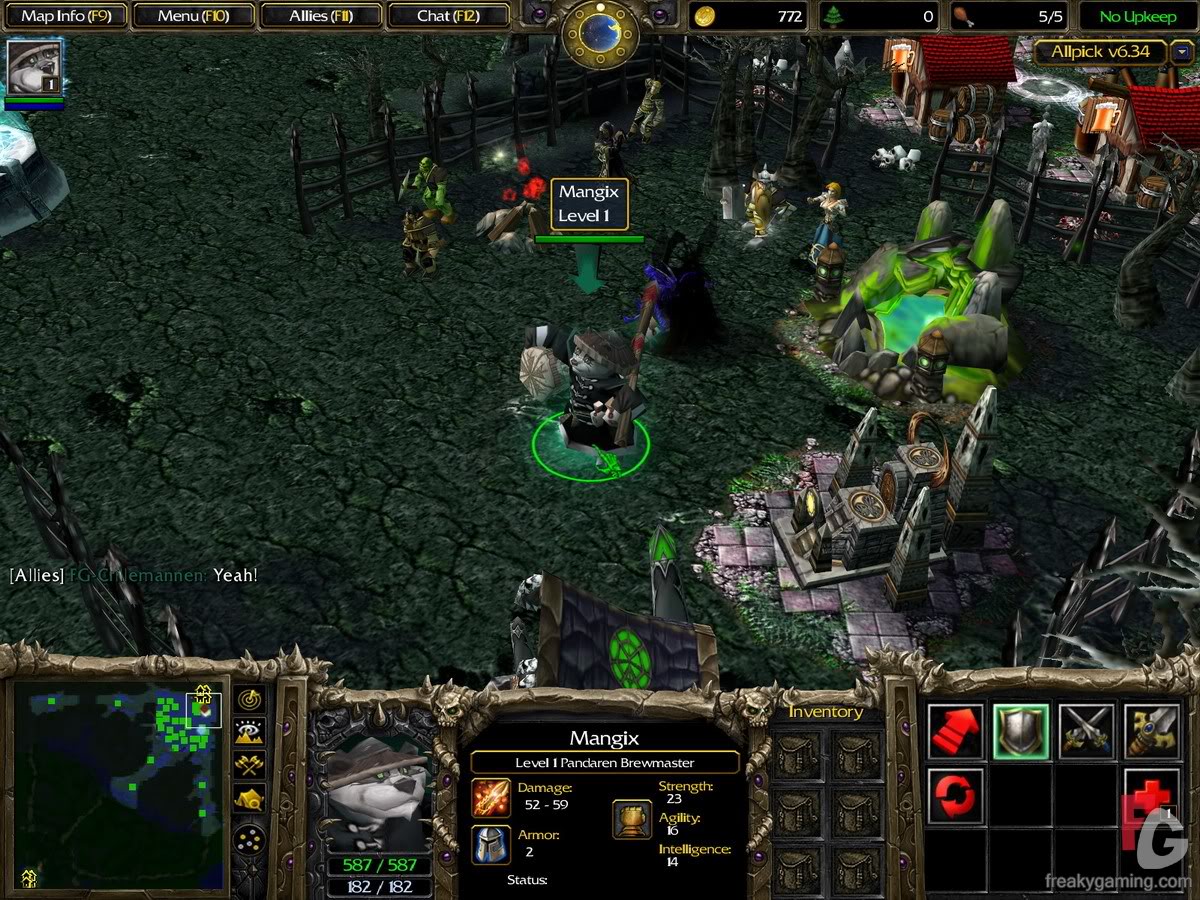
Task: Choose the crossed swords Attack command
Action: click(x=1086, y=732)
